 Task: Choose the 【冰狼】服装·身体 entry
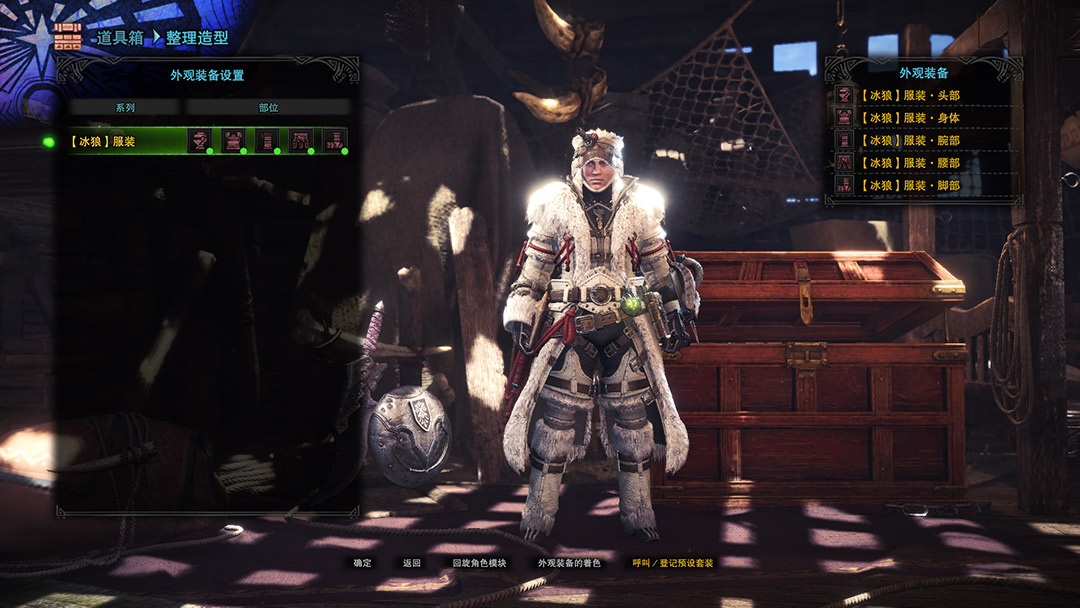(x=913, y=118)
